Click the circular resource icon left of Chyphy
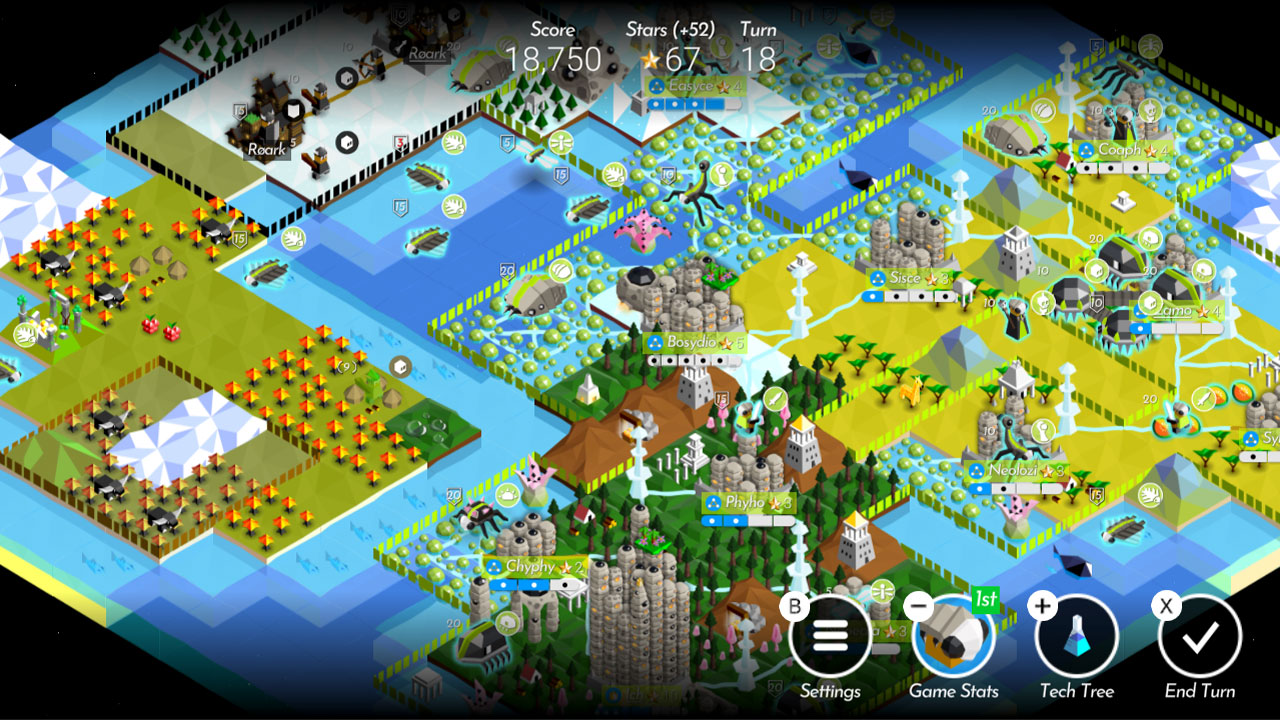The height and width of the screenshot is (720, 1280). coord(507,496)
